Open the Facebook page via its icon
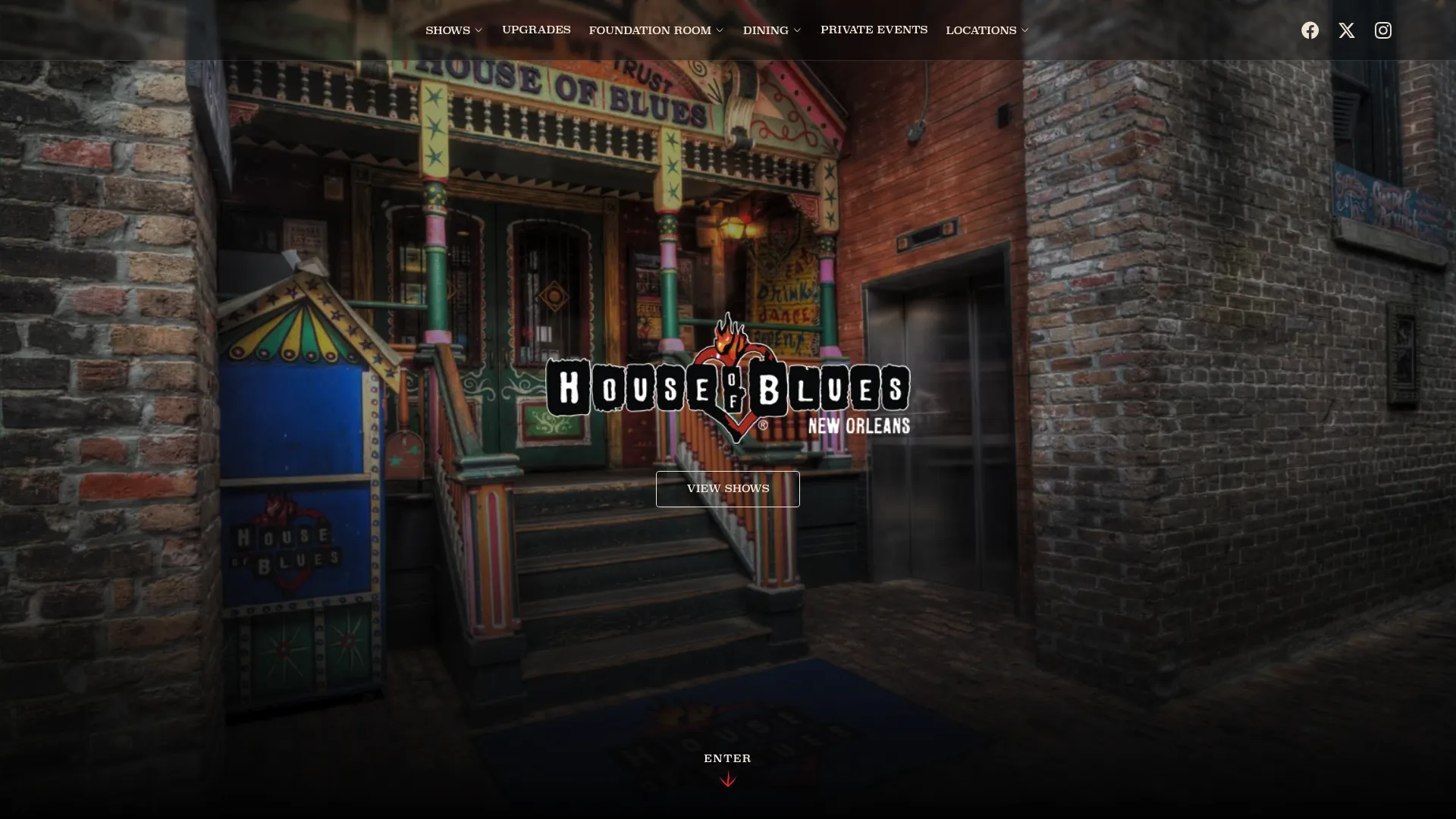This screenshot has width=1456, height=819. [1310, 30]
